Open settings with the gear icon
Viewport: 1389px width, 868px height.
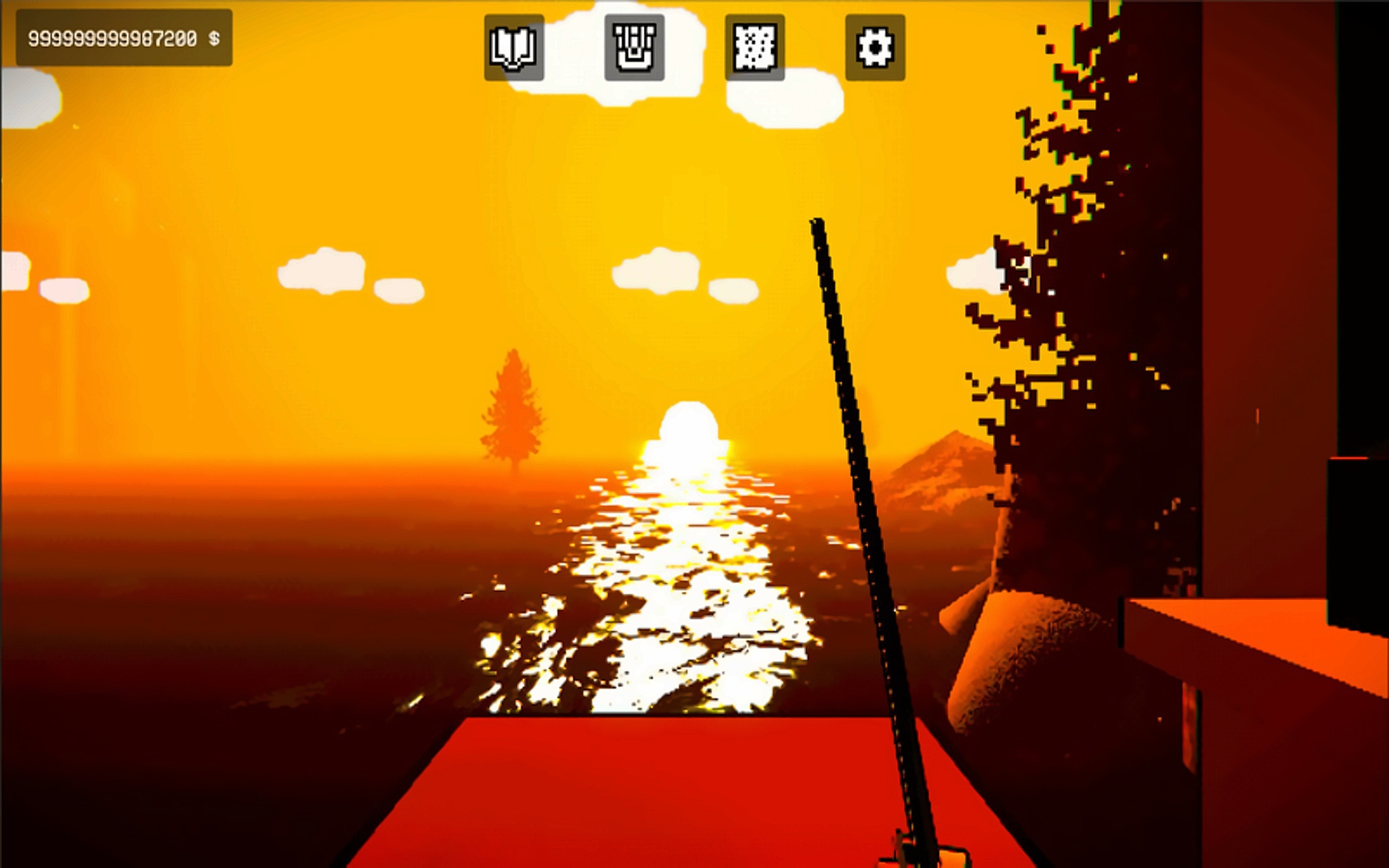[x=875, y=47]
